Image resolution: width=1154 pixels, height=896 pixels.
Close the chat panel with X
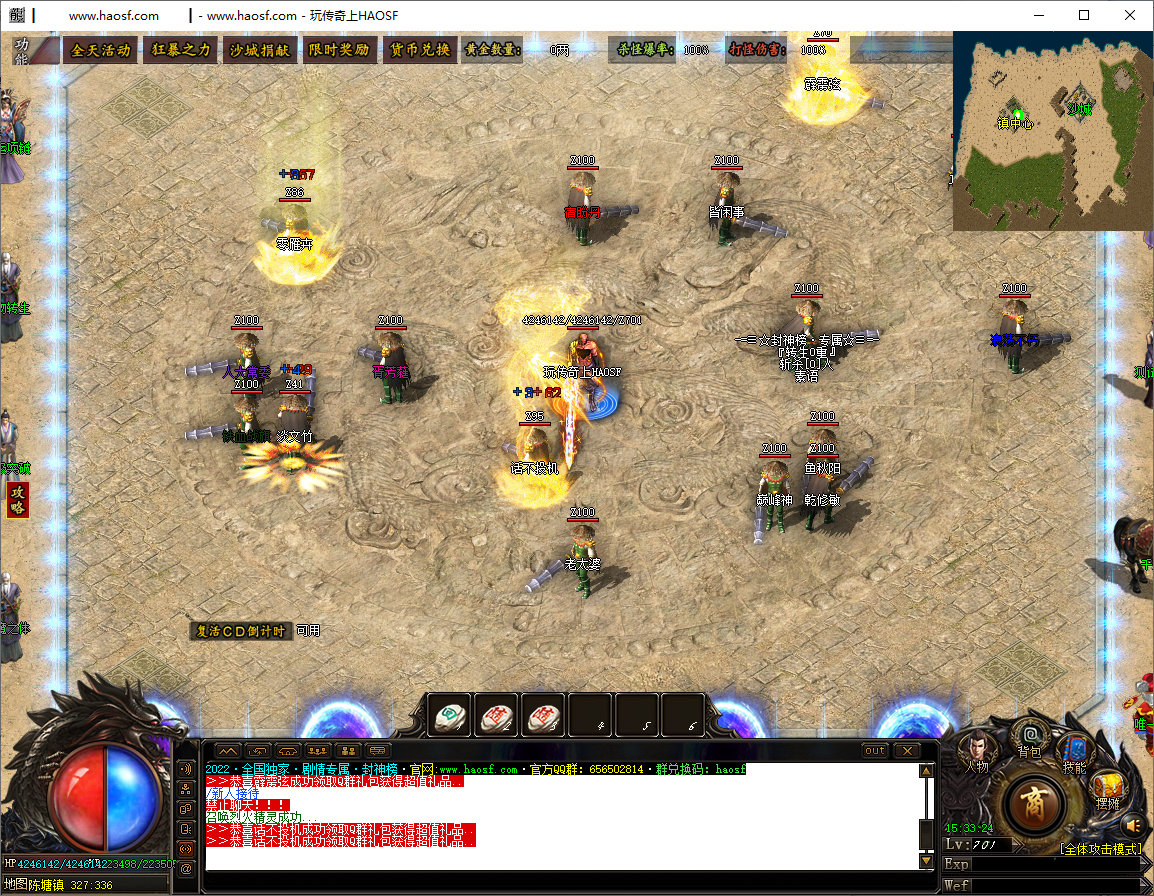907,750
